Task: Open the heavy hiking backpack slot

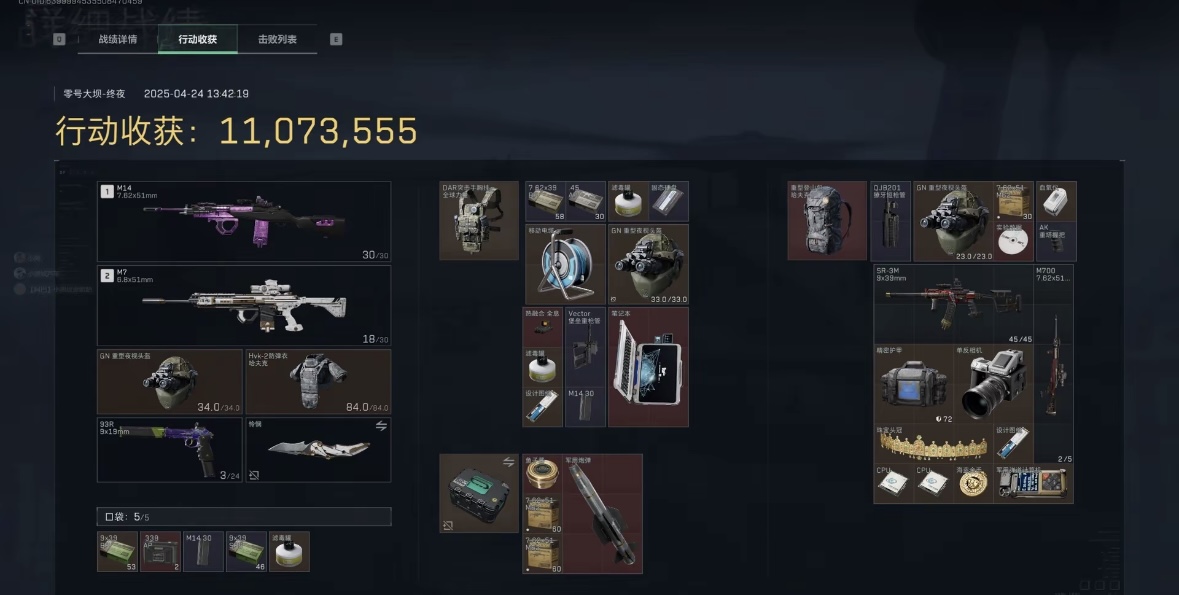Action: (x=827, y=220)
